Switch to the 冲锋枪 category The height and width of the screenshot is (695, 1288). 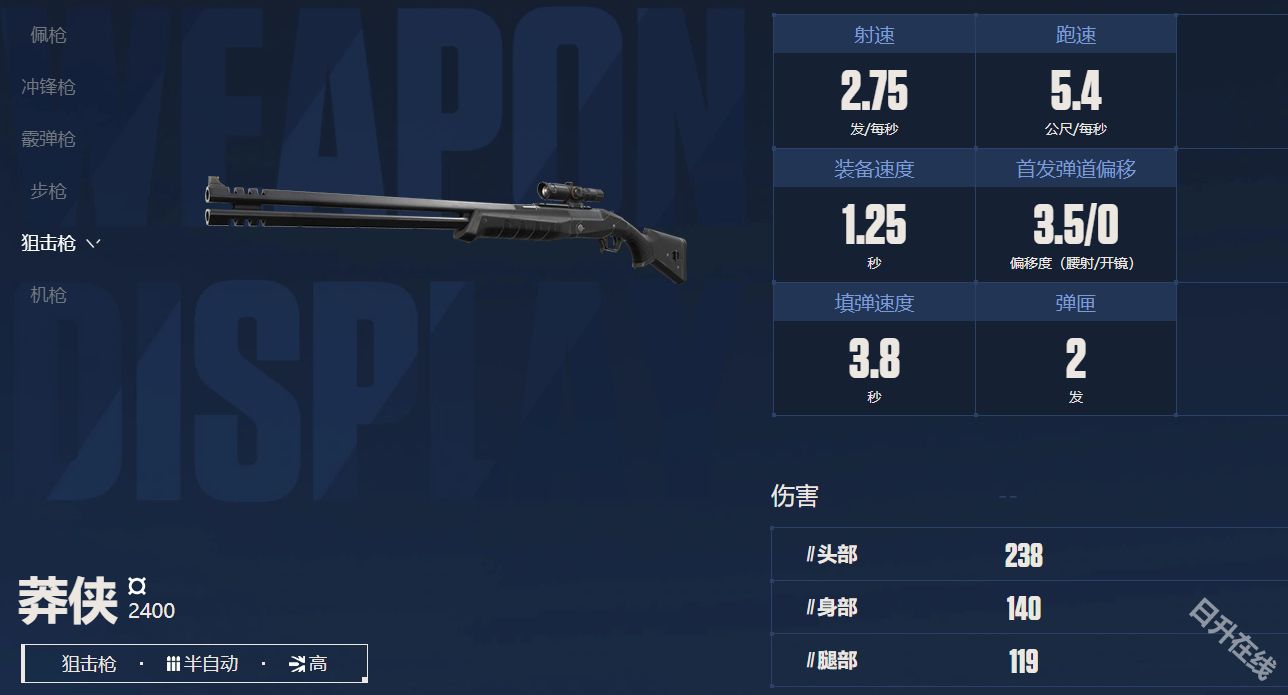click(x=48, y=87)
